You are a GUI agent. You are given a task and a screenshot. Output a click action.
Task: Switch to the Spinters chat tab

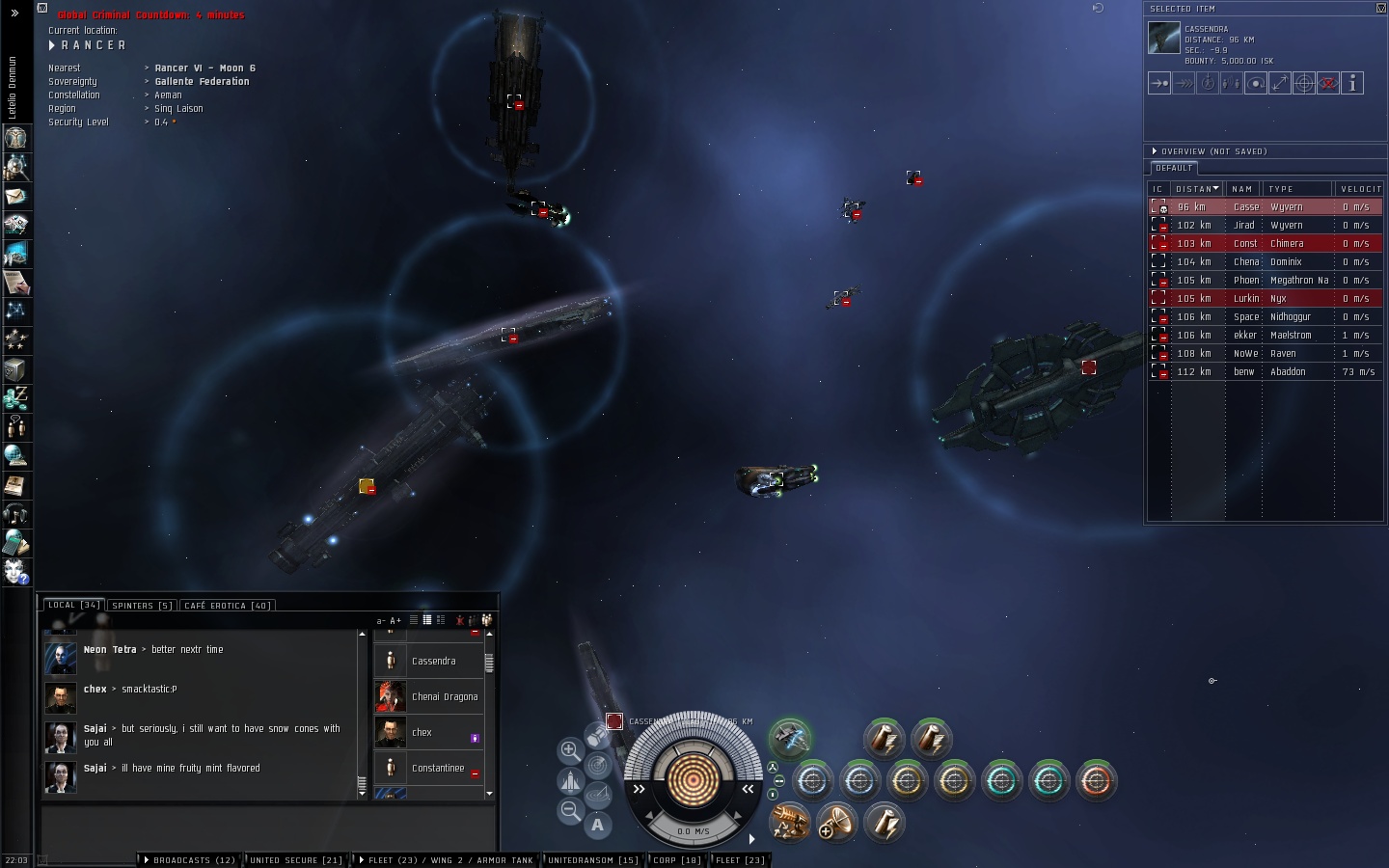(142, 606)
